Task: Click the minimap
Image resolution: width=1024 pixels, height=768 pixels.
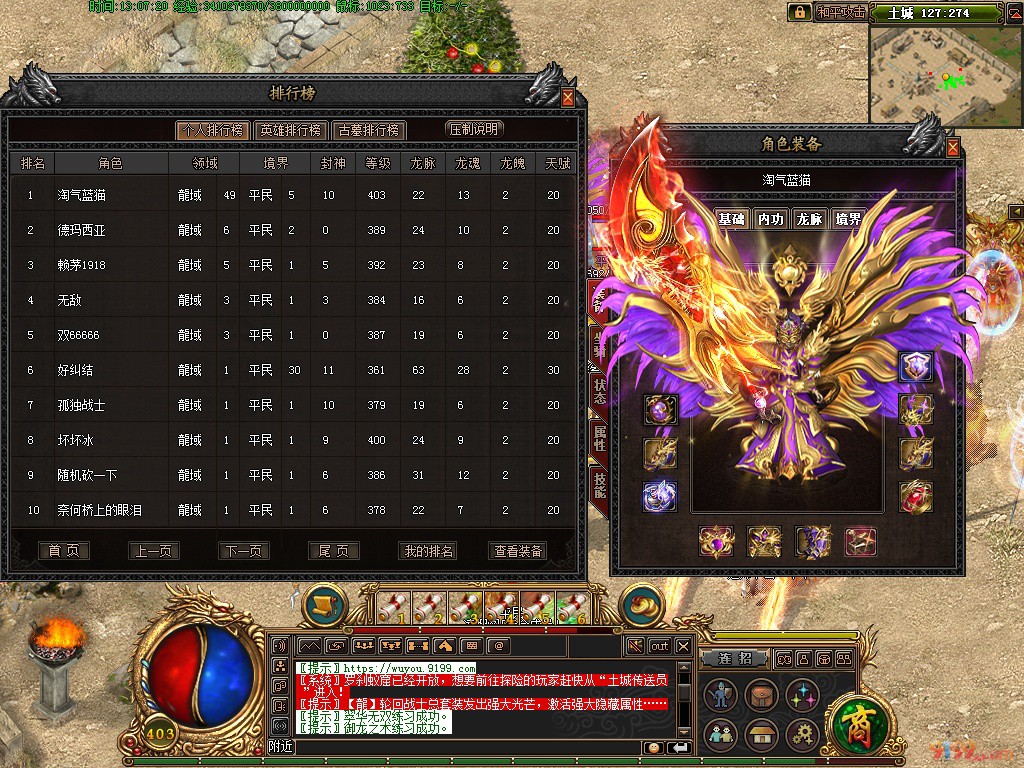Action: 943,73
